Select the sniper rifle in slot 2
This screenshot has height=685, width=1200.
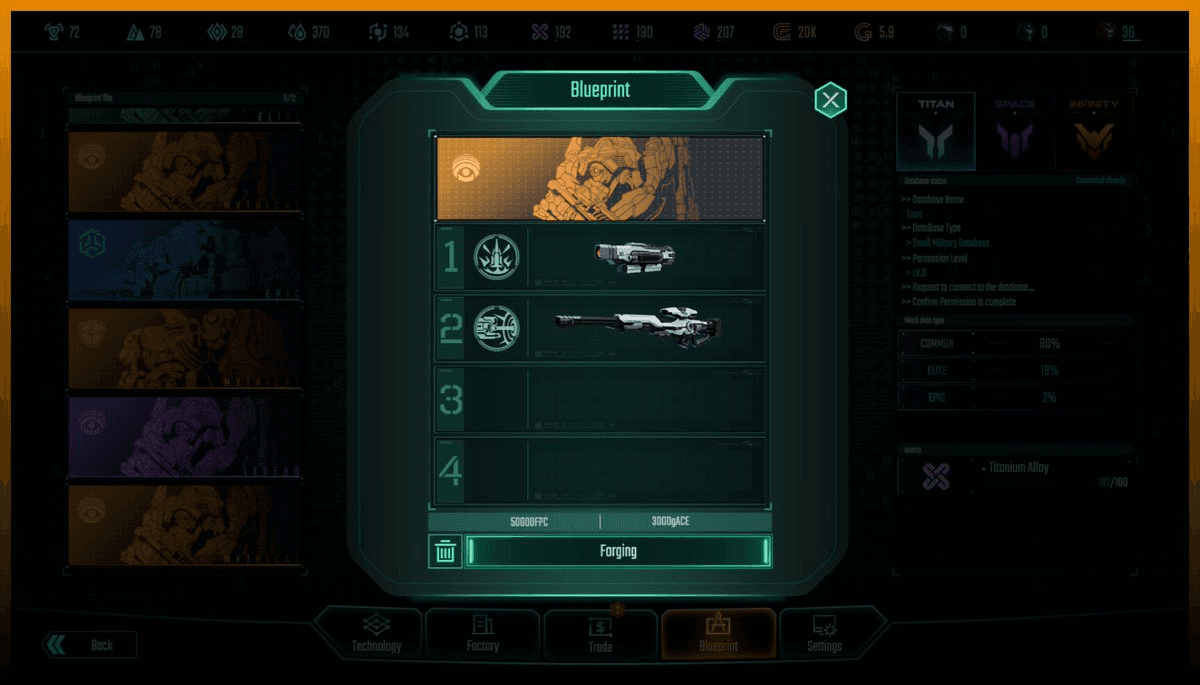tap(638, 327)
